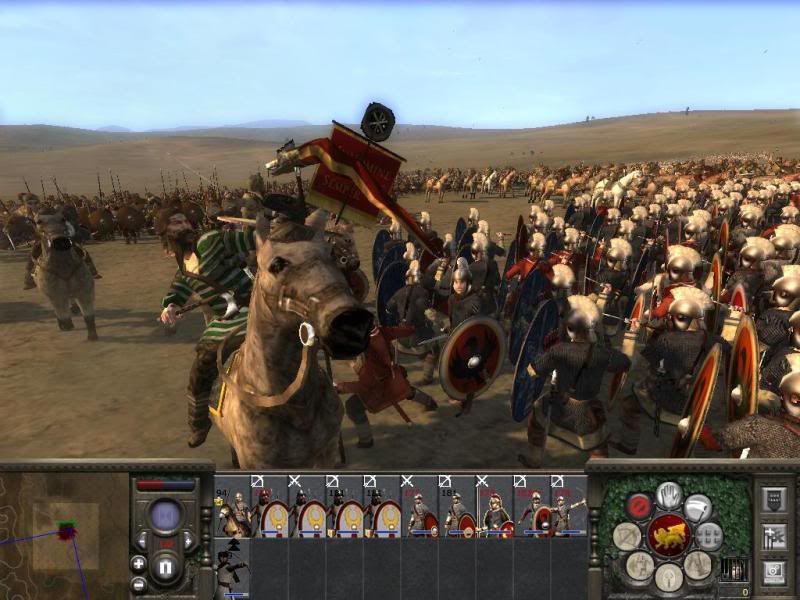Image resolution: width=800 pixels, height=600 pixels.
Task: Select the general's cavalry unit card
Action: click(x=232, y=507)
